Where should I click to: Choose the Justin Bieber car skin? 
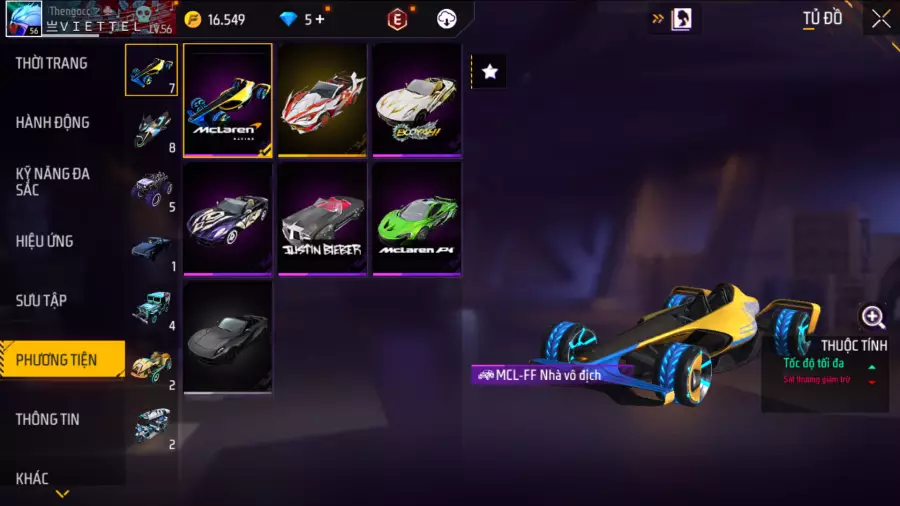point(322,218)
